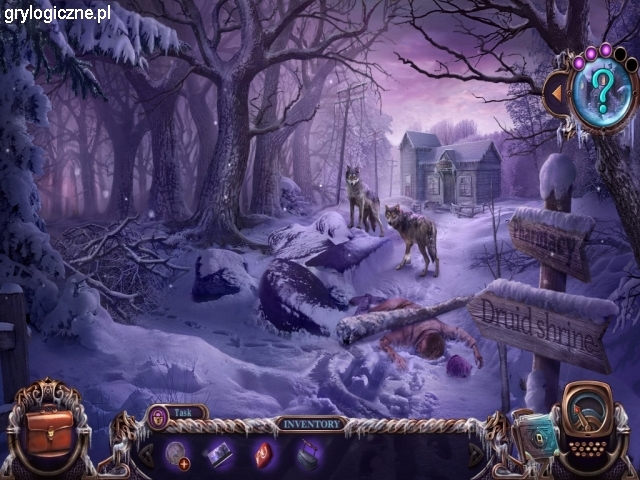The width and height of the screenshot is (640, 480).
Task: Select the purple card inventory item
Action: 219,455
